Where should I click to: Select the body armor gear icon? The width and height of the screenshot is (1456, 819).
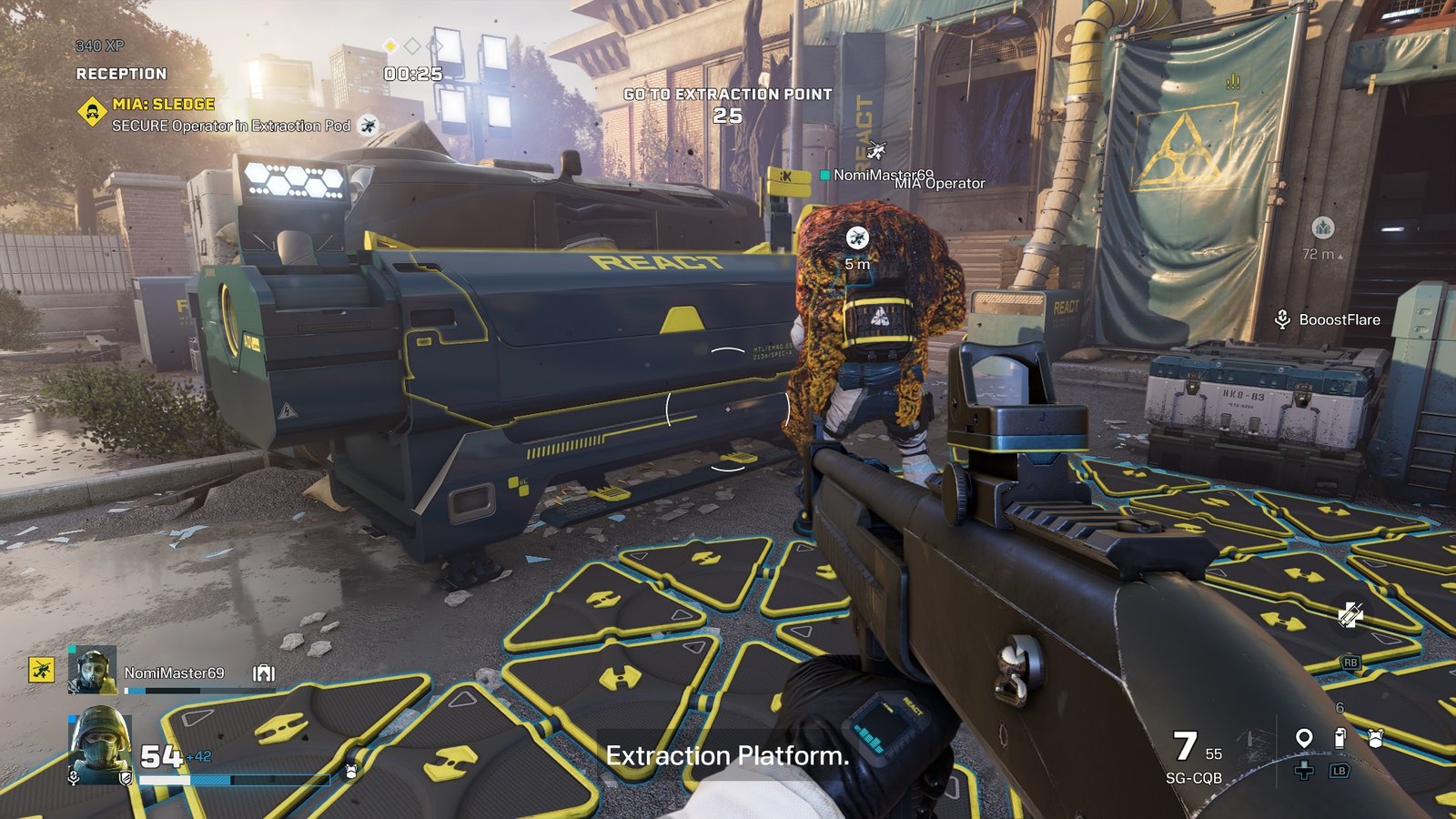pos(1375,739)
